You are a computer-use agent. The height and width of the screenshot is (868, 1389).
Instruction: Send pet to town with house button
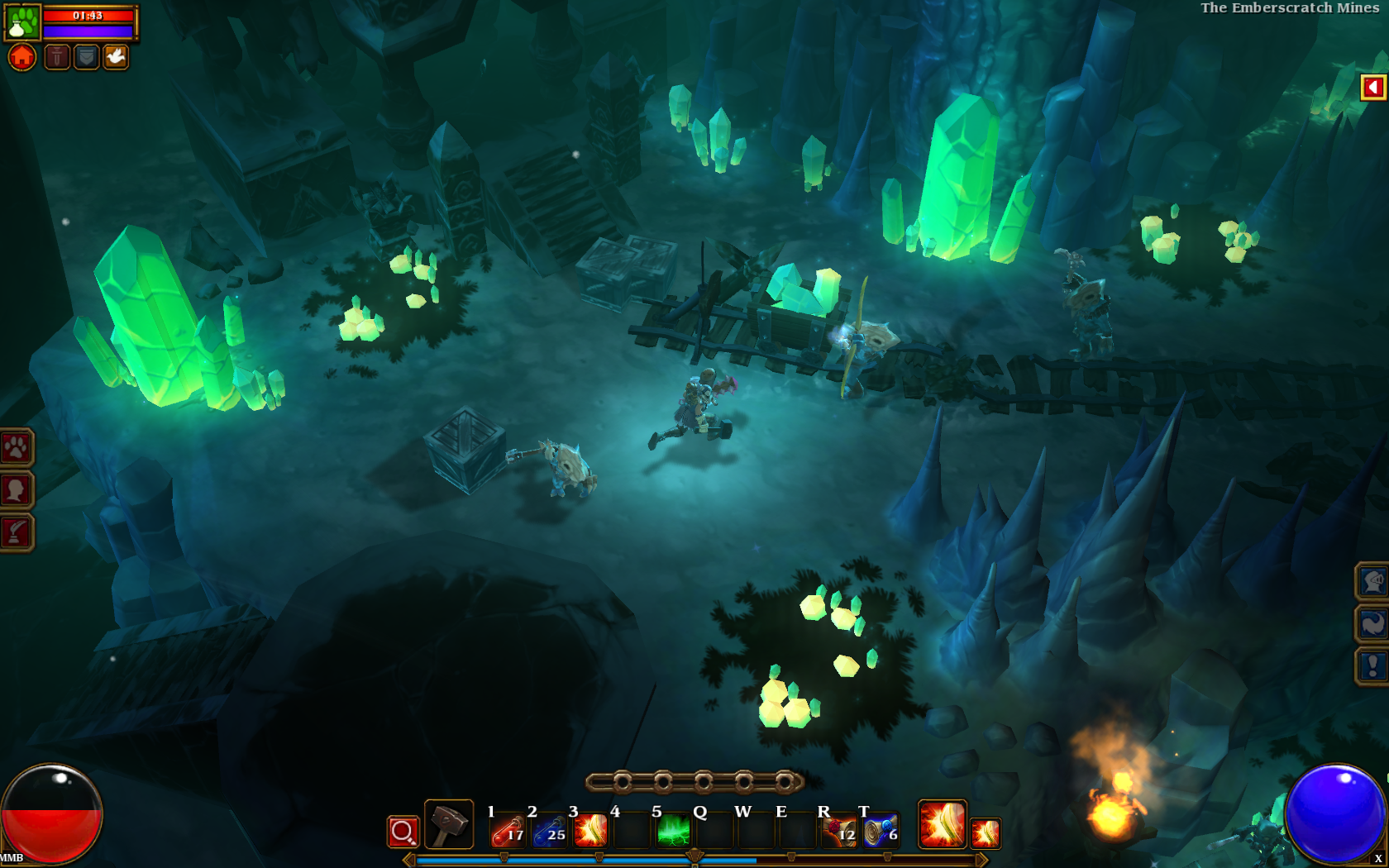pos(22,57)
